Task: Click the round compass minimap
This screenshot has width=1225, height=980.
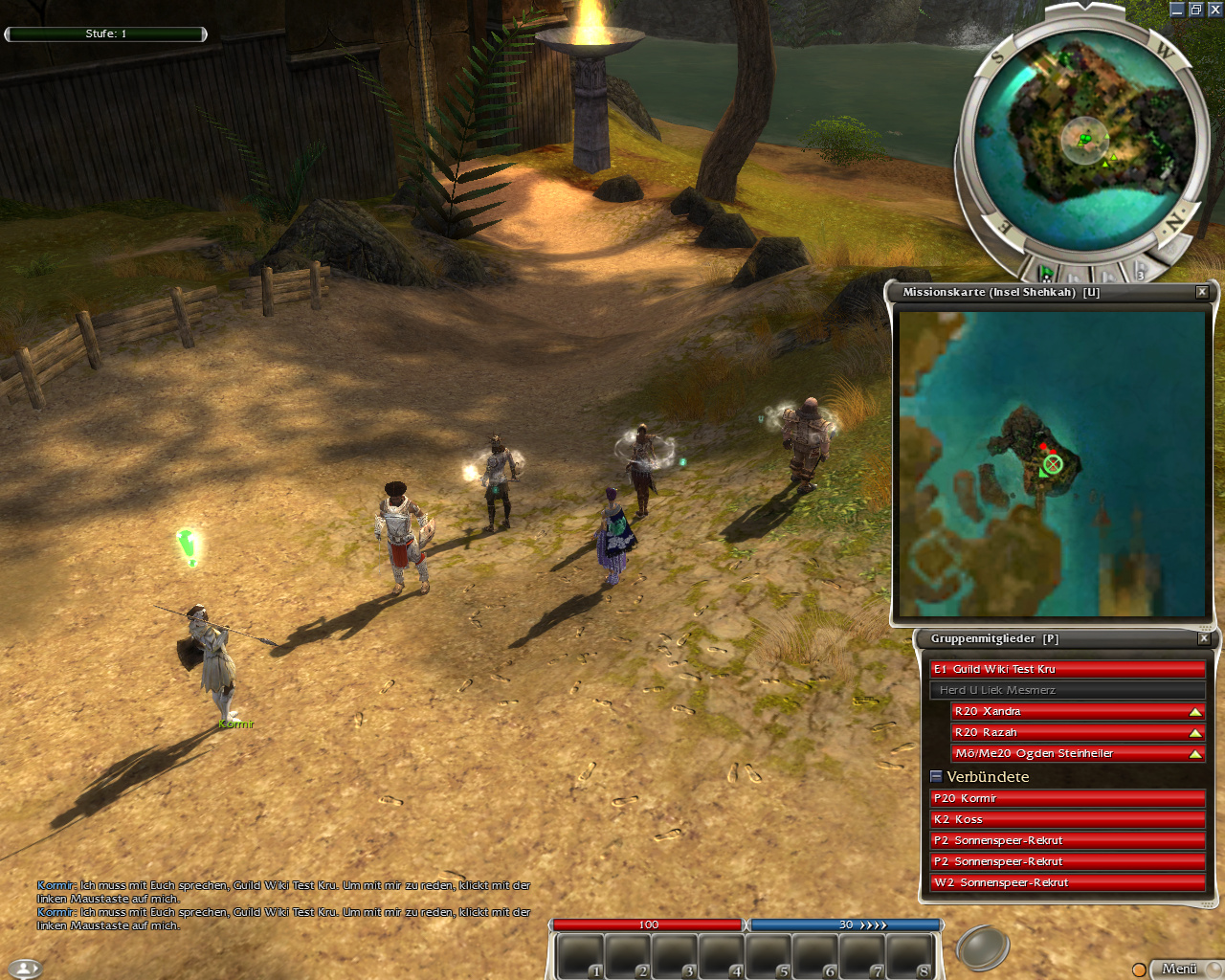Action: [1084, 139]
